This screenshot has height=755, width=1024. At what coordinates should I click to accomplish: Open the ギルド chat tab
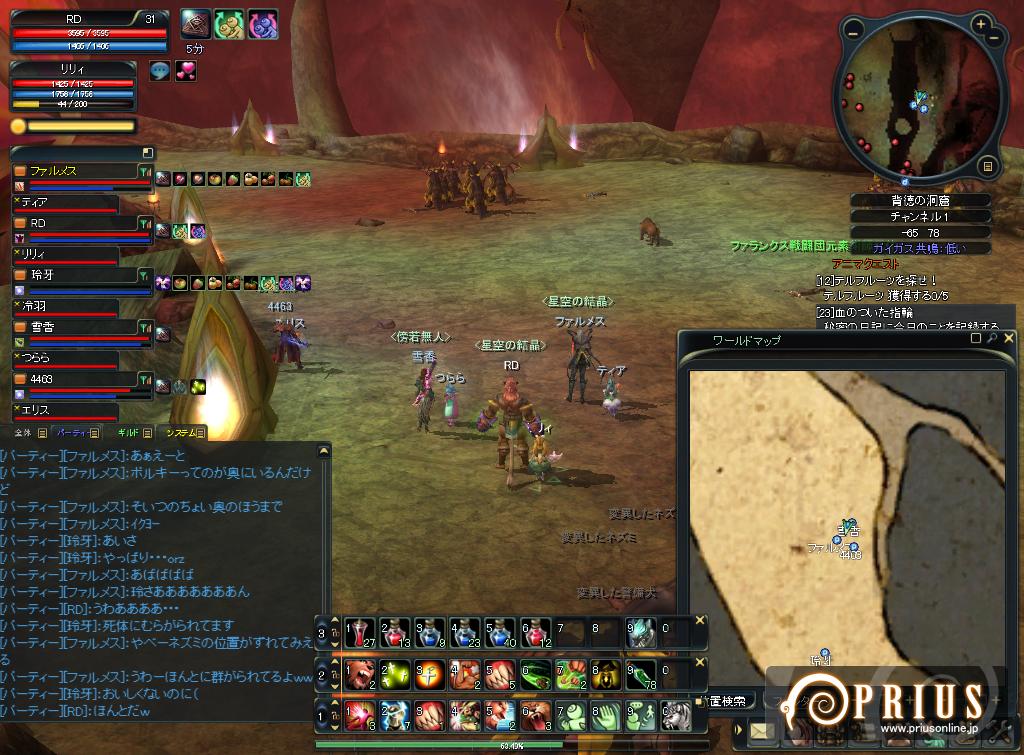tap(128, 433)
